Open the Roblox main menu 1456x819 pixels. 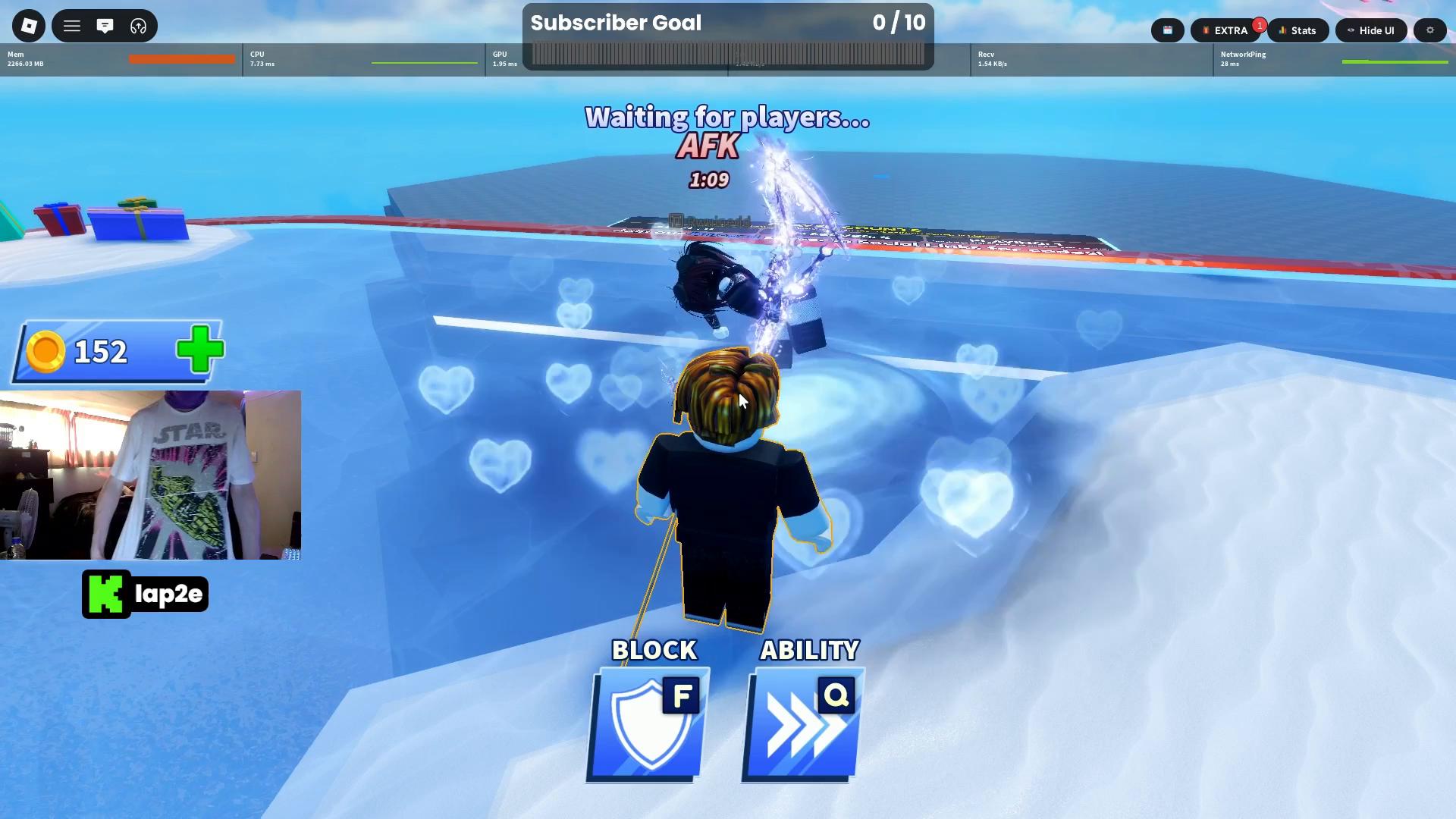29,27
